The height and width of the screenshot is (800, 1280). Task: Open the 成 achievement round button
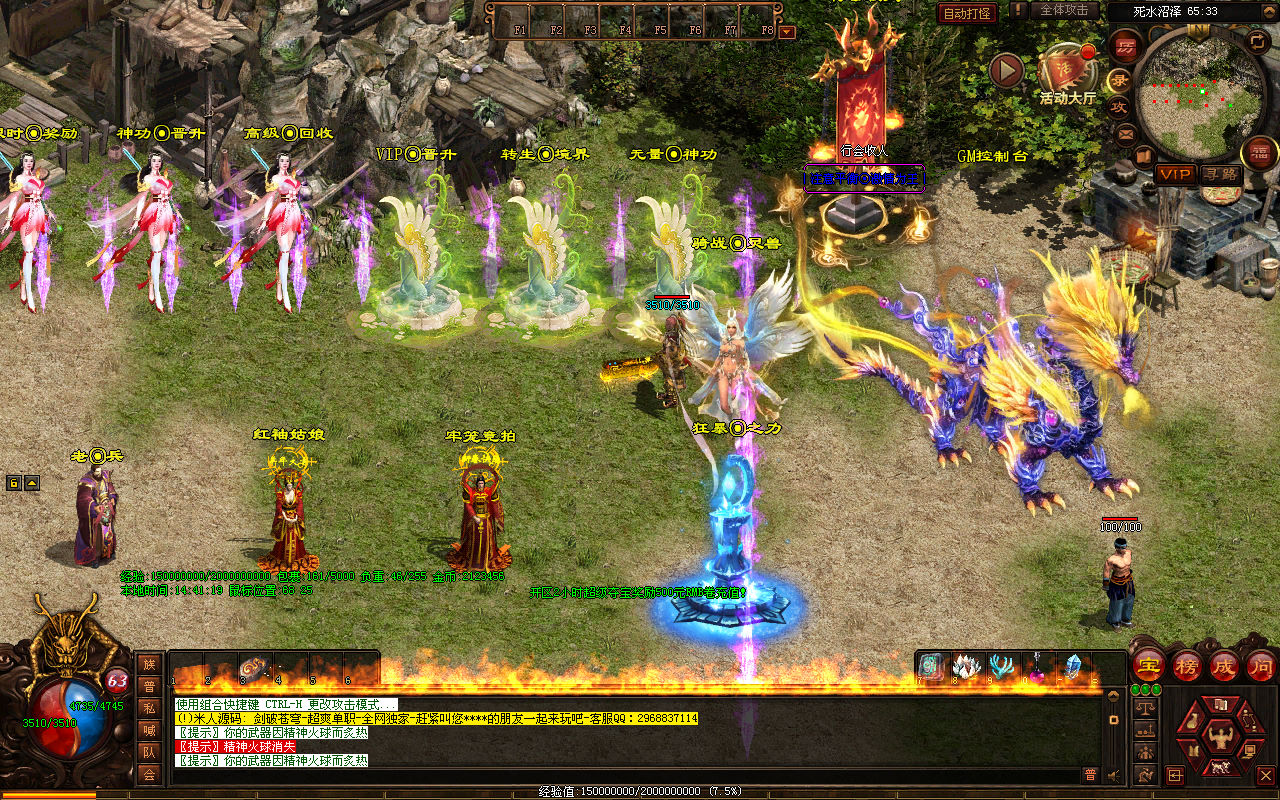1223,666
